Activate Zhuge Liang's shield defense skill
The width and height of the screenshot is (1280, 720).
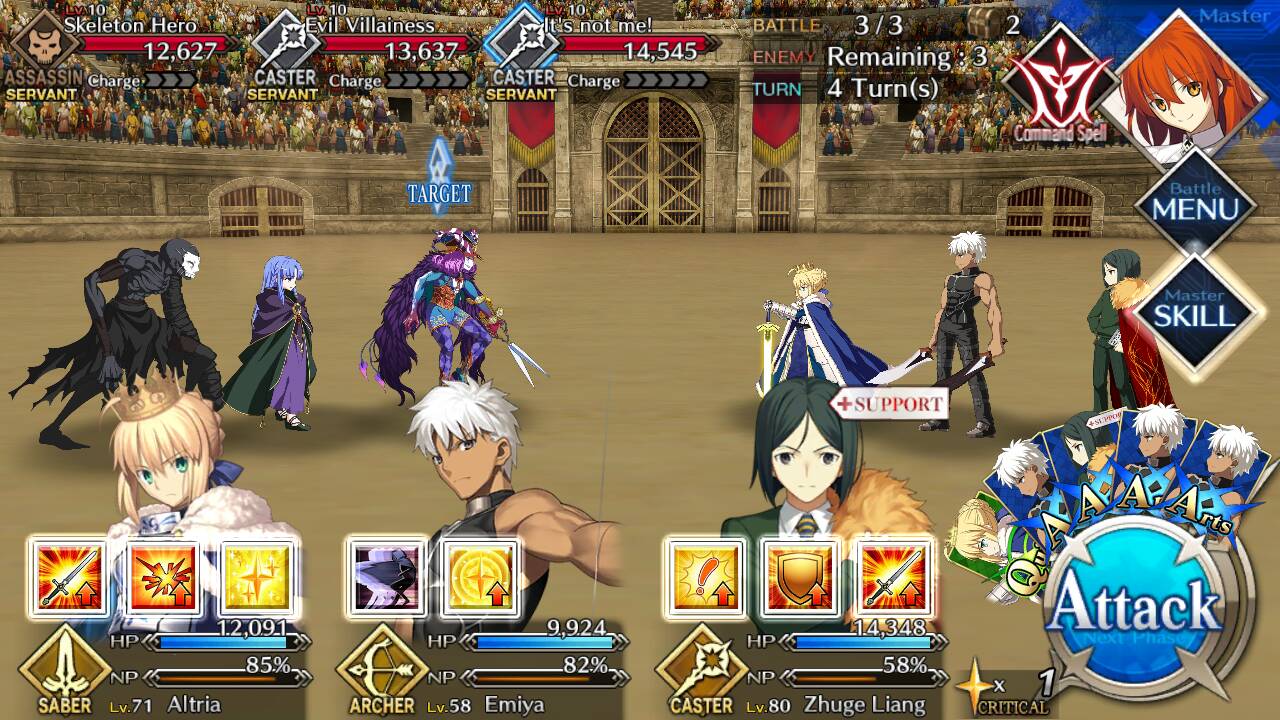coord(799,579)
